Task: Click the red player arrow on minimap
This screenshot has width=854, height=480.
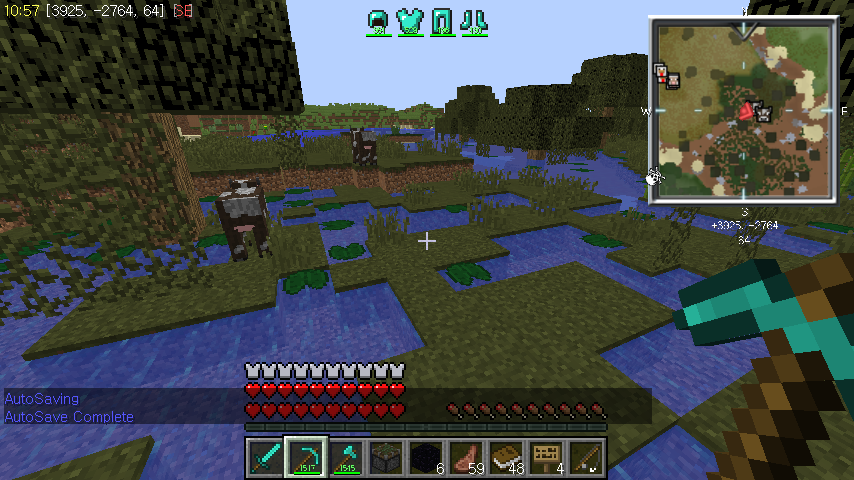Action: [x=746, y=111]
